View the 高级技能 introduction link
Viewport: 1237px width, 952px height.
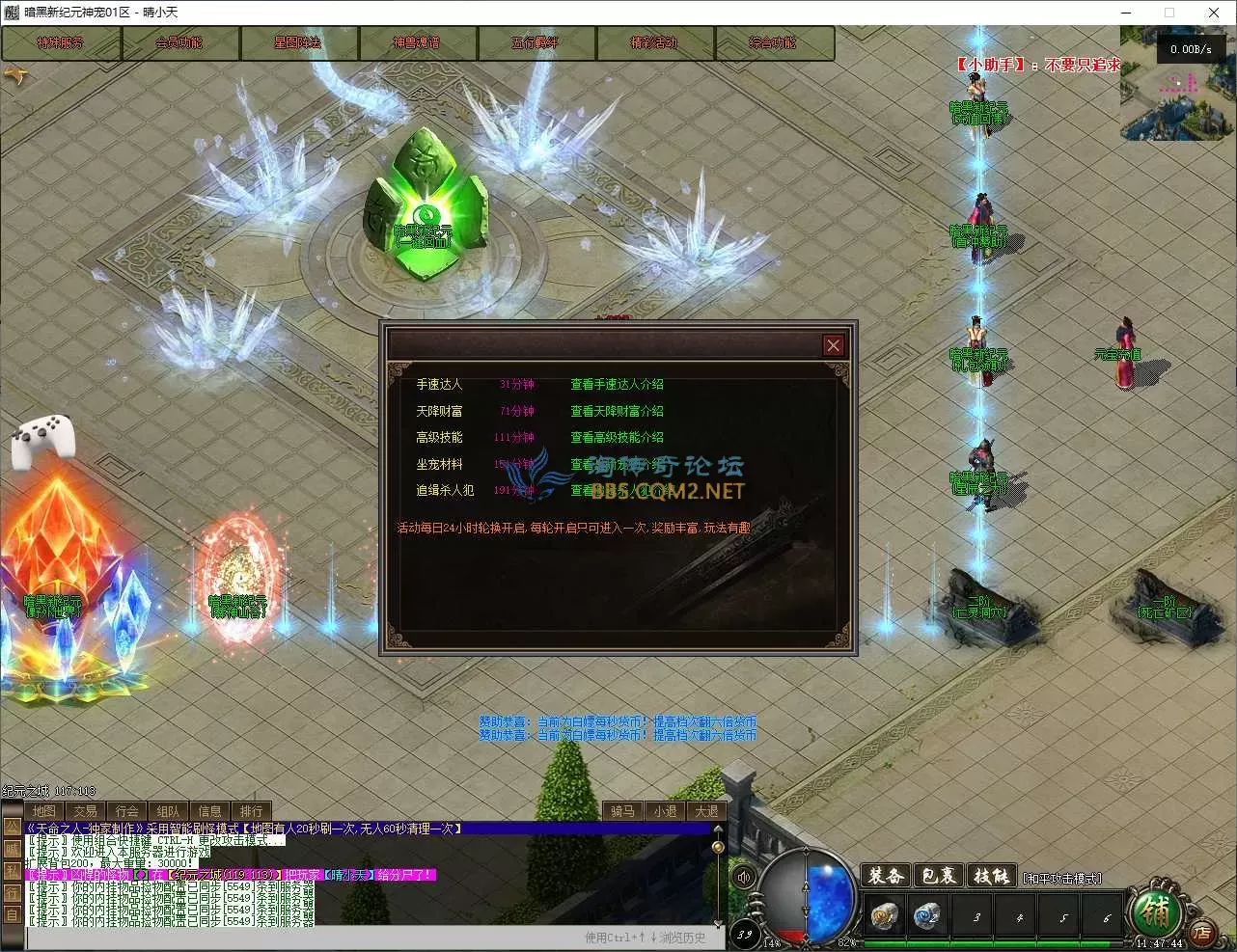617,437
